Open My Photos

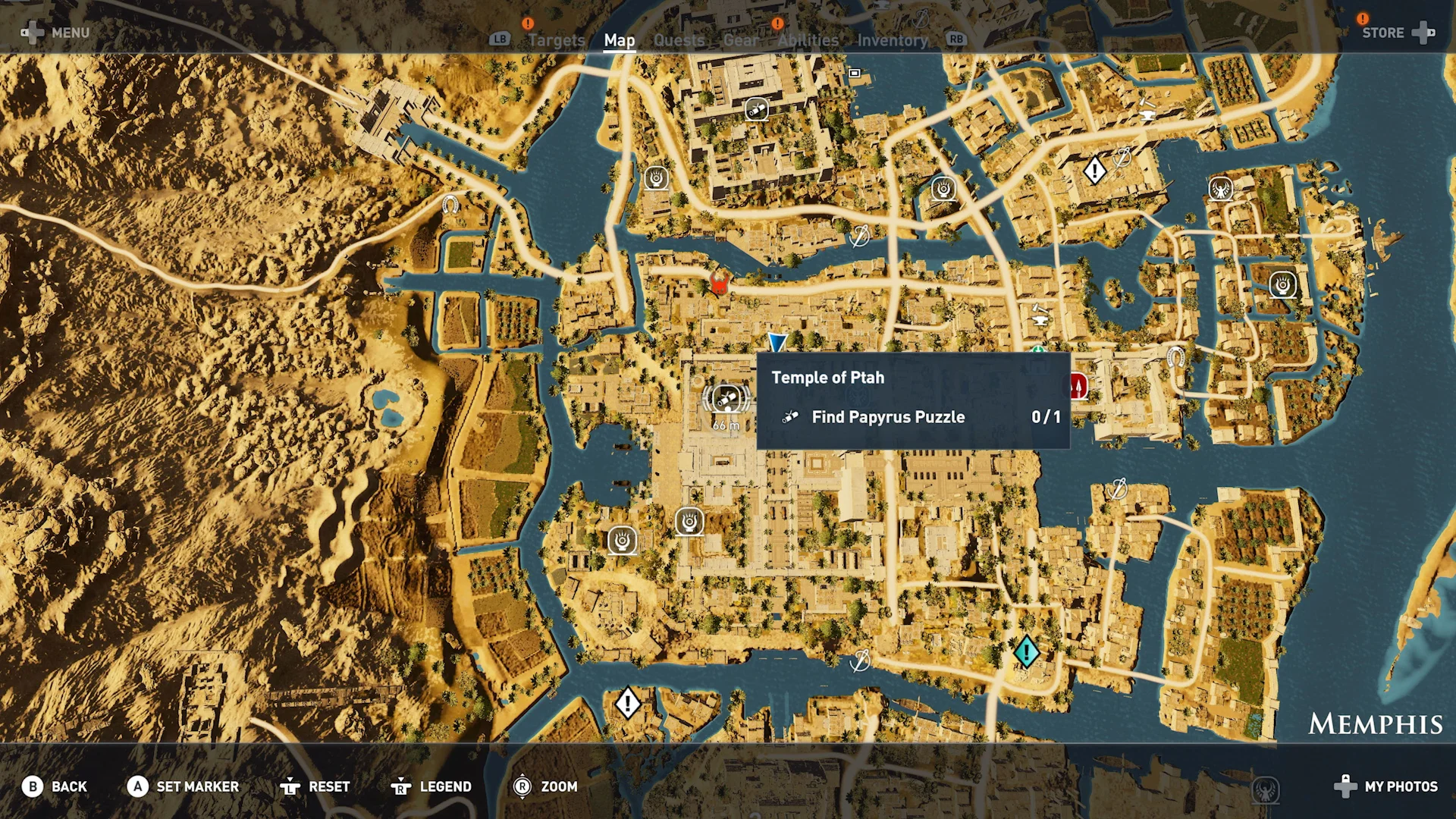1386,786
